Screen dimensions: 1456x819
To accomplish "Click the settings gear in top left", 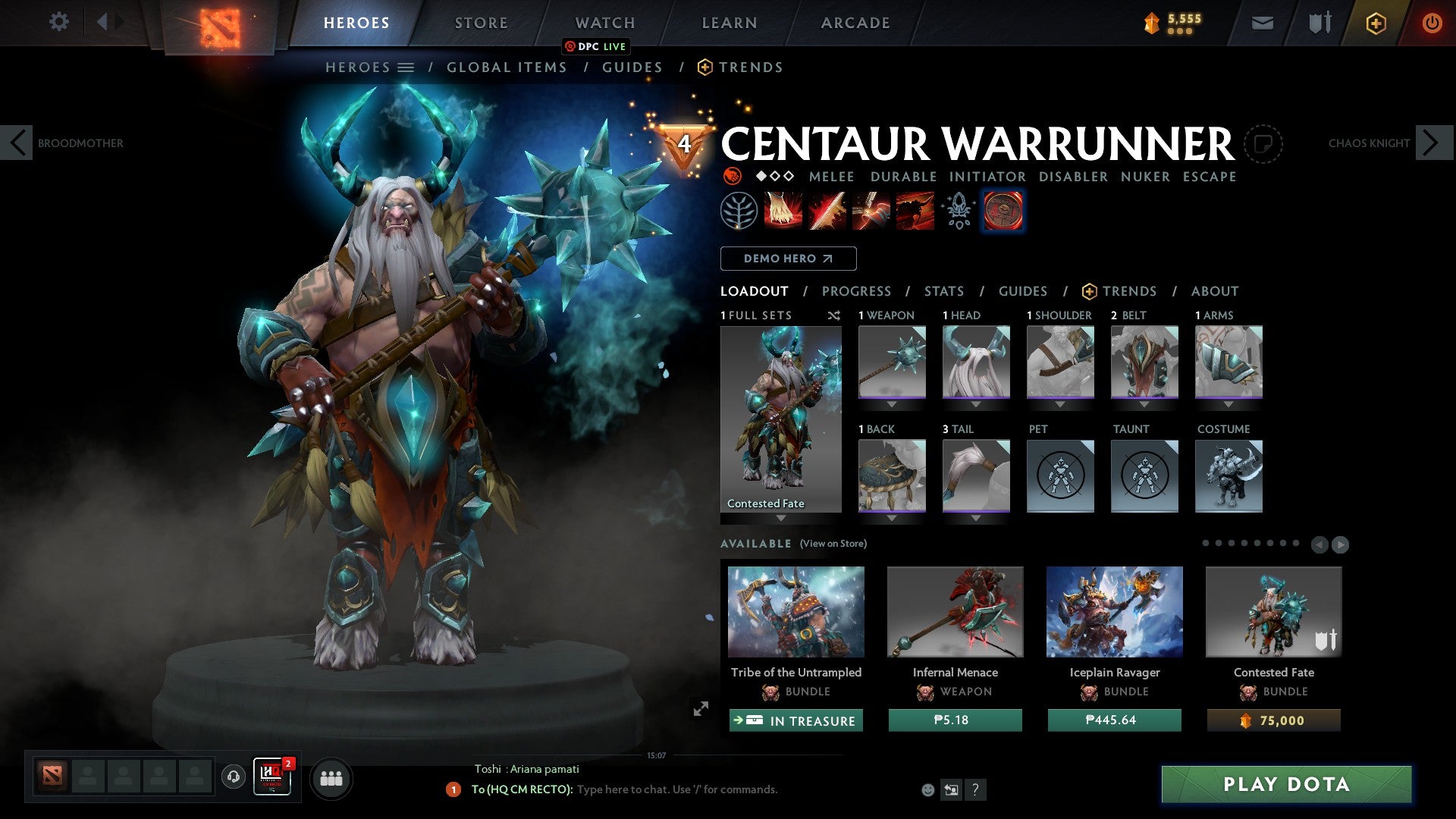I will click(x=58, y=22).
